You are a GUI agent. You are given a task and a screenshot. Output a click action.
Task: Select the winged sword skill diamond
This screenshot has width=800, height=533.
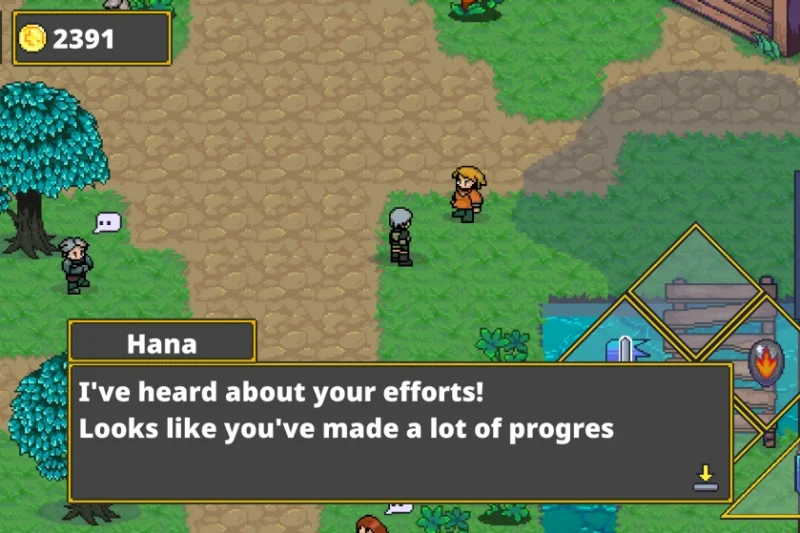(625, 349)
